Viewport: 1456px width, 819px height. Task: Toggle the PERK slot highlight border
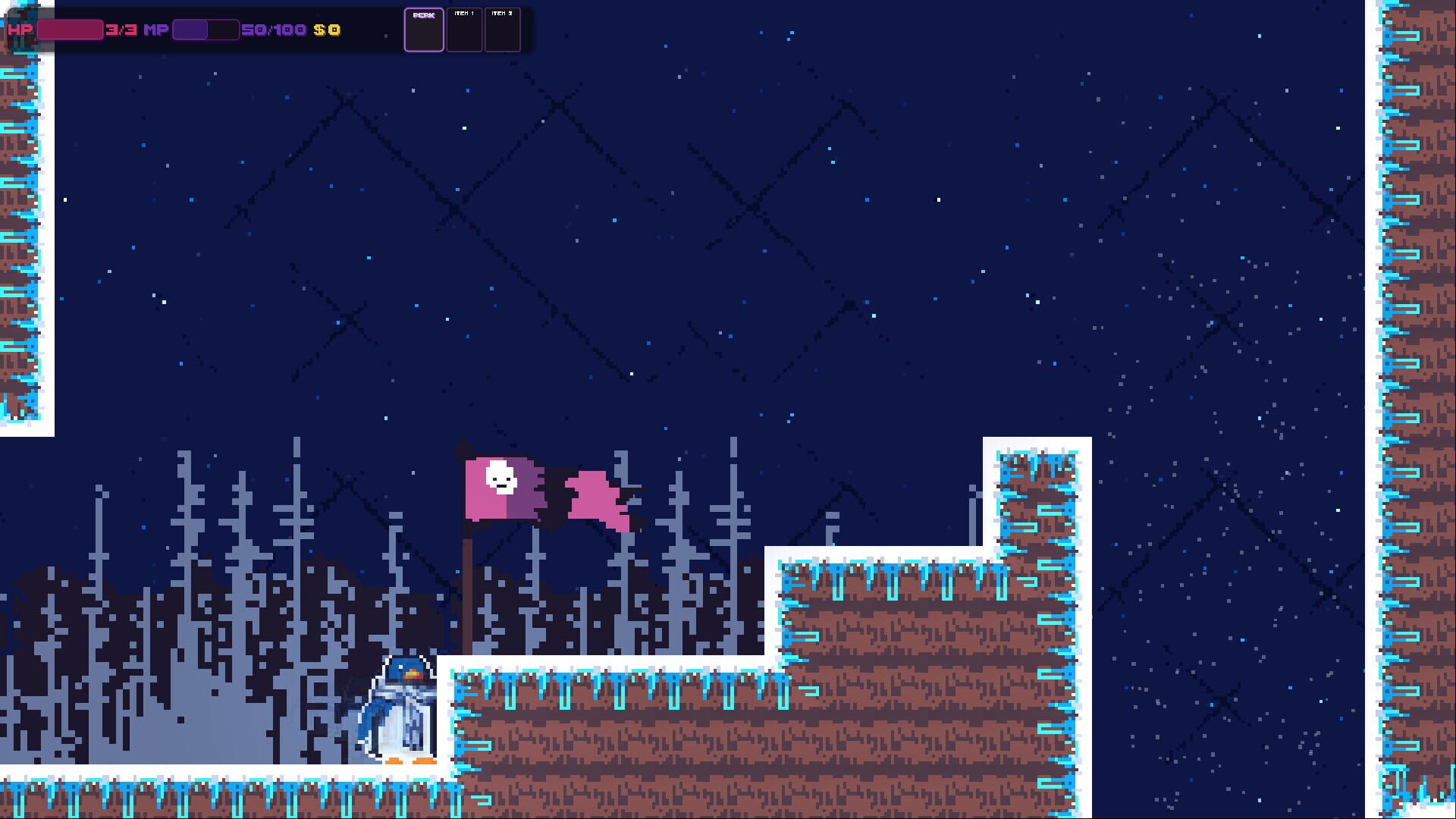pyautogui.click(x=424, y=30)
